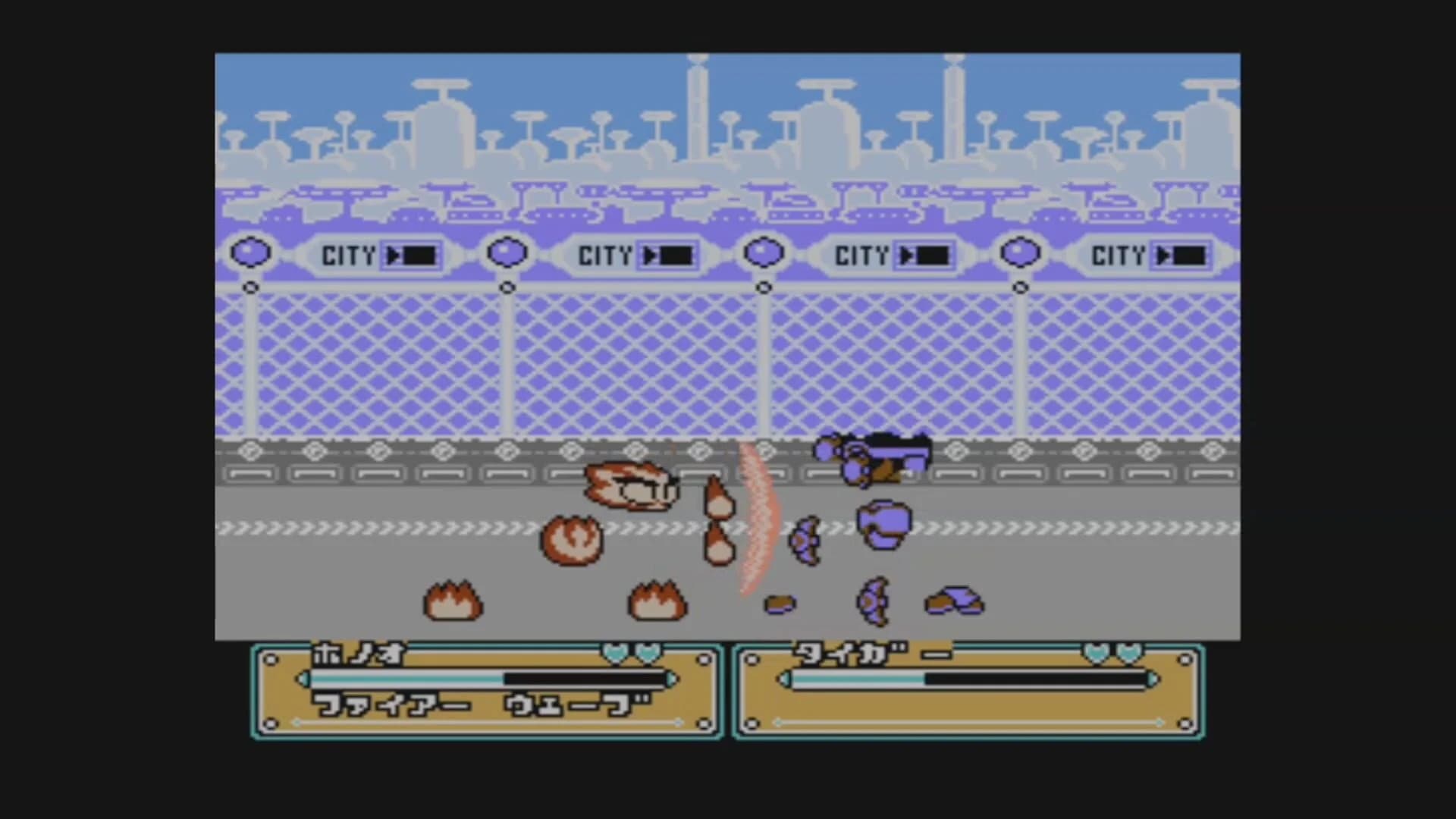Select the name label Honoo on the left panel
The image size is (1456, 819).
tap(356, 654)
